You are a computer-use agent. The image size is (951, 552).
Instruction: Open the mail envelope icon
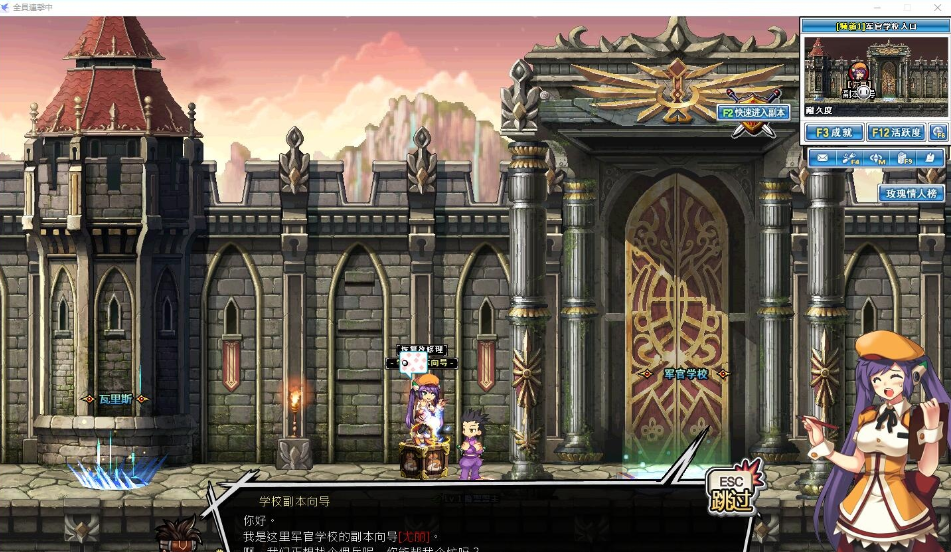pyautogui.click(x=822, y=158)
